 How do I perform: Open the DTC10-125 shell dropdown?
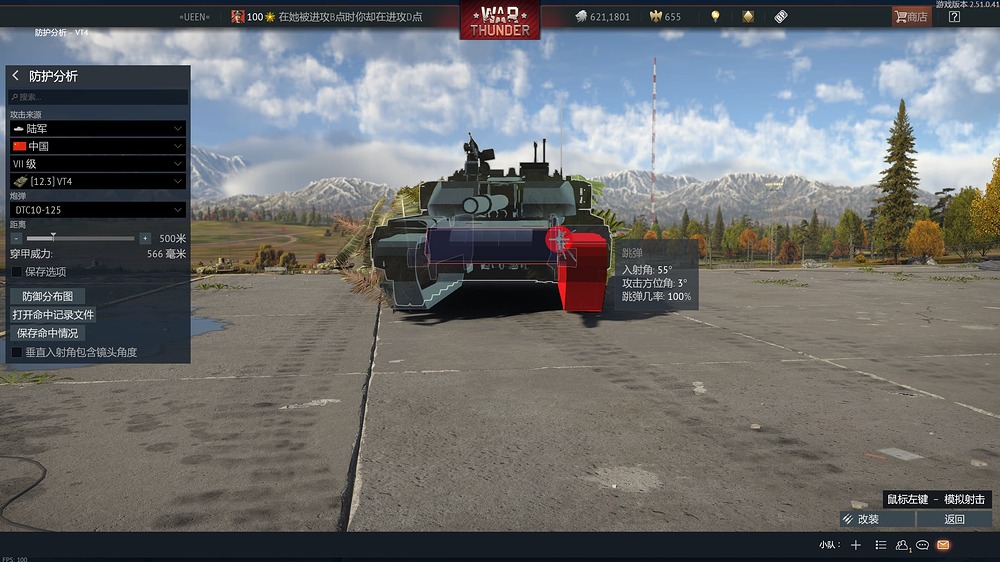click(x=98, y=210)
